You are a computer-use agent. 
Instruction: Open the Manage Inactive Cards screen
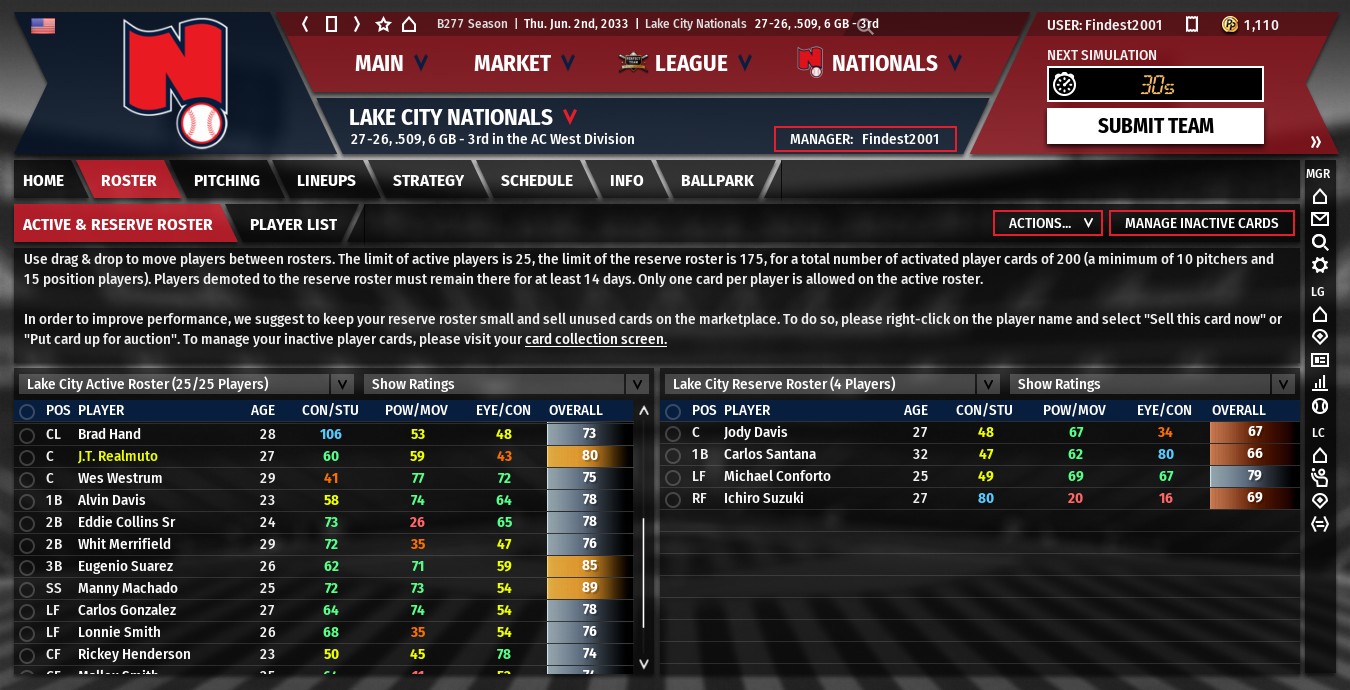(x=1201, y=223)
